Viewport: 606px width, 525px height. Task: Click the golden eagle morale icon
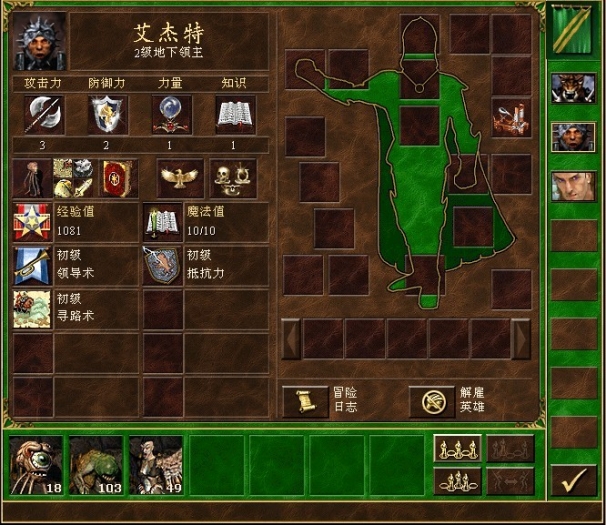point(180,177)
